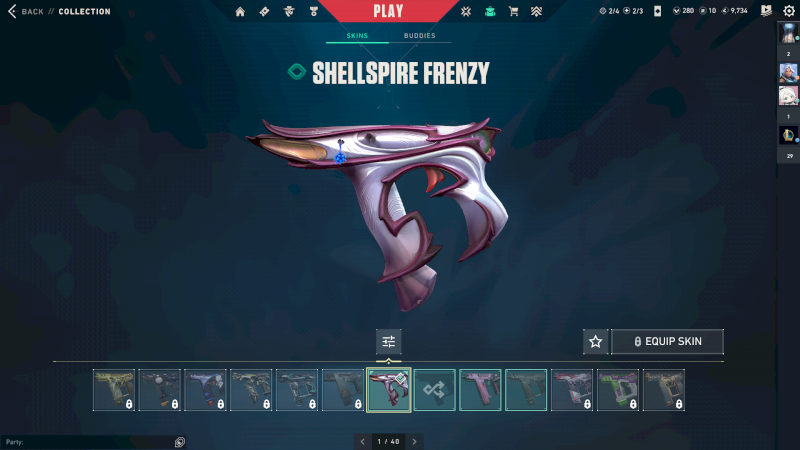This screenshot has width=800, height=450.
Task: Select the green and pink Frenzy thumbnail
Action: pos(618,390)
